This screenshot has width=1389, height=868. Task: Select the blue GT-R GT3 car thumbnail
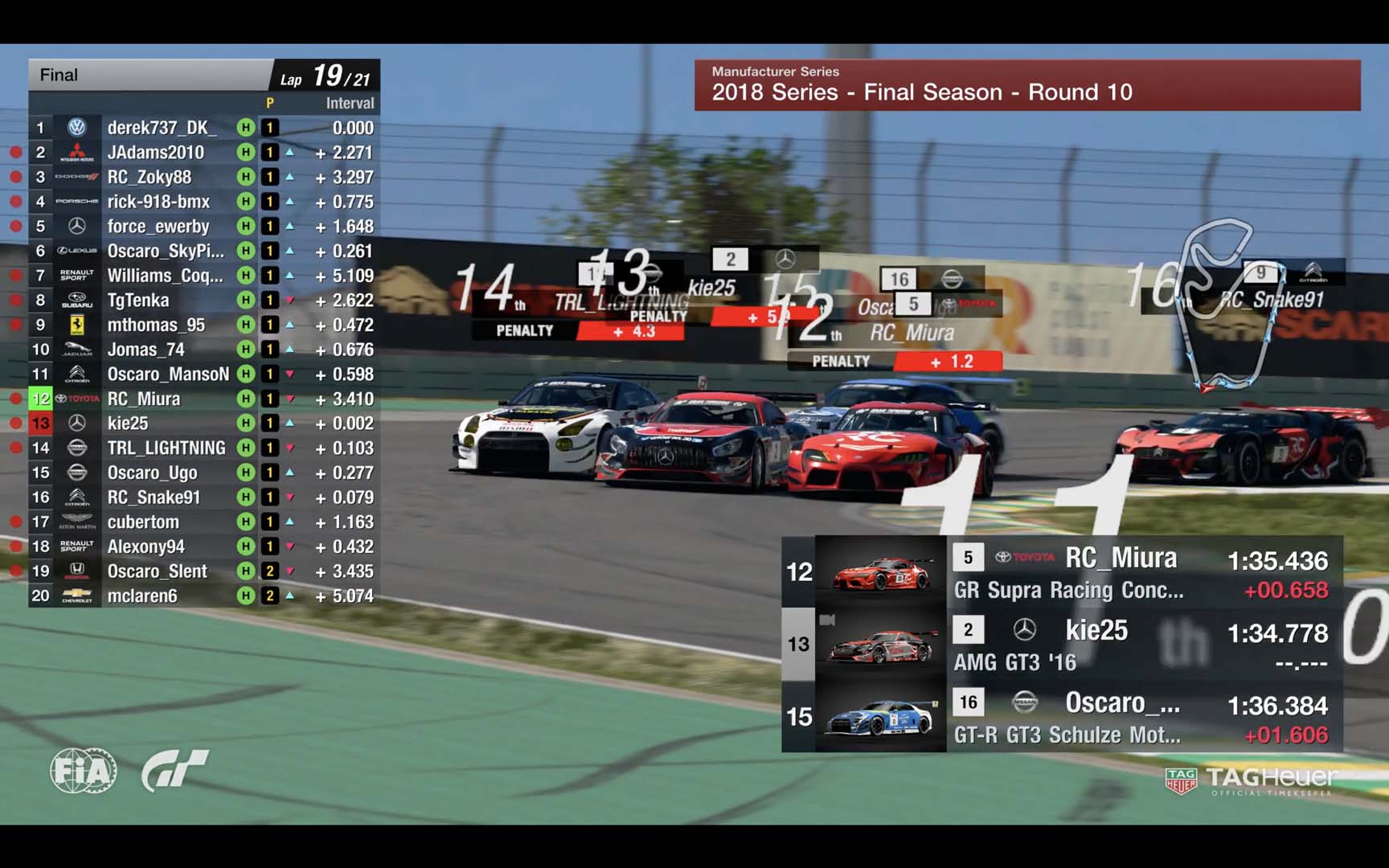(881, 716)
